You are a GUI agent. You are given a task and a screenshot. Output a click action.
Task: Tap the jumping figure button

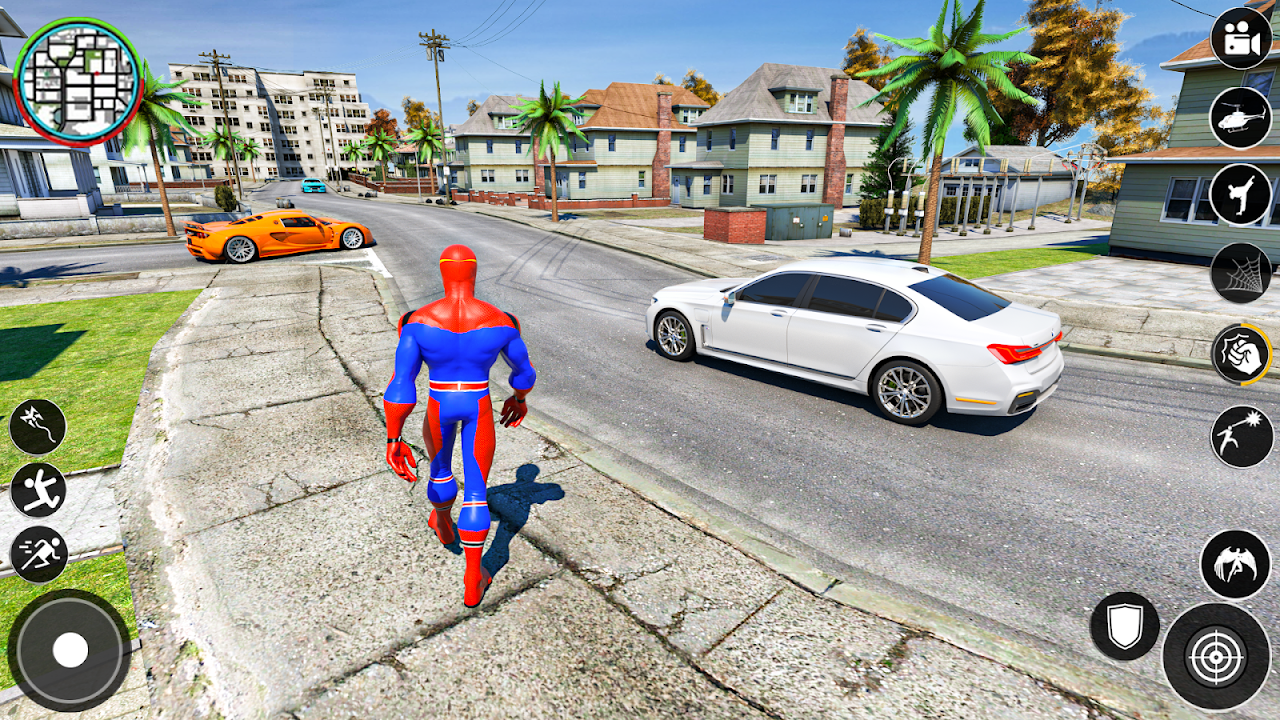[x=38, y=490]
